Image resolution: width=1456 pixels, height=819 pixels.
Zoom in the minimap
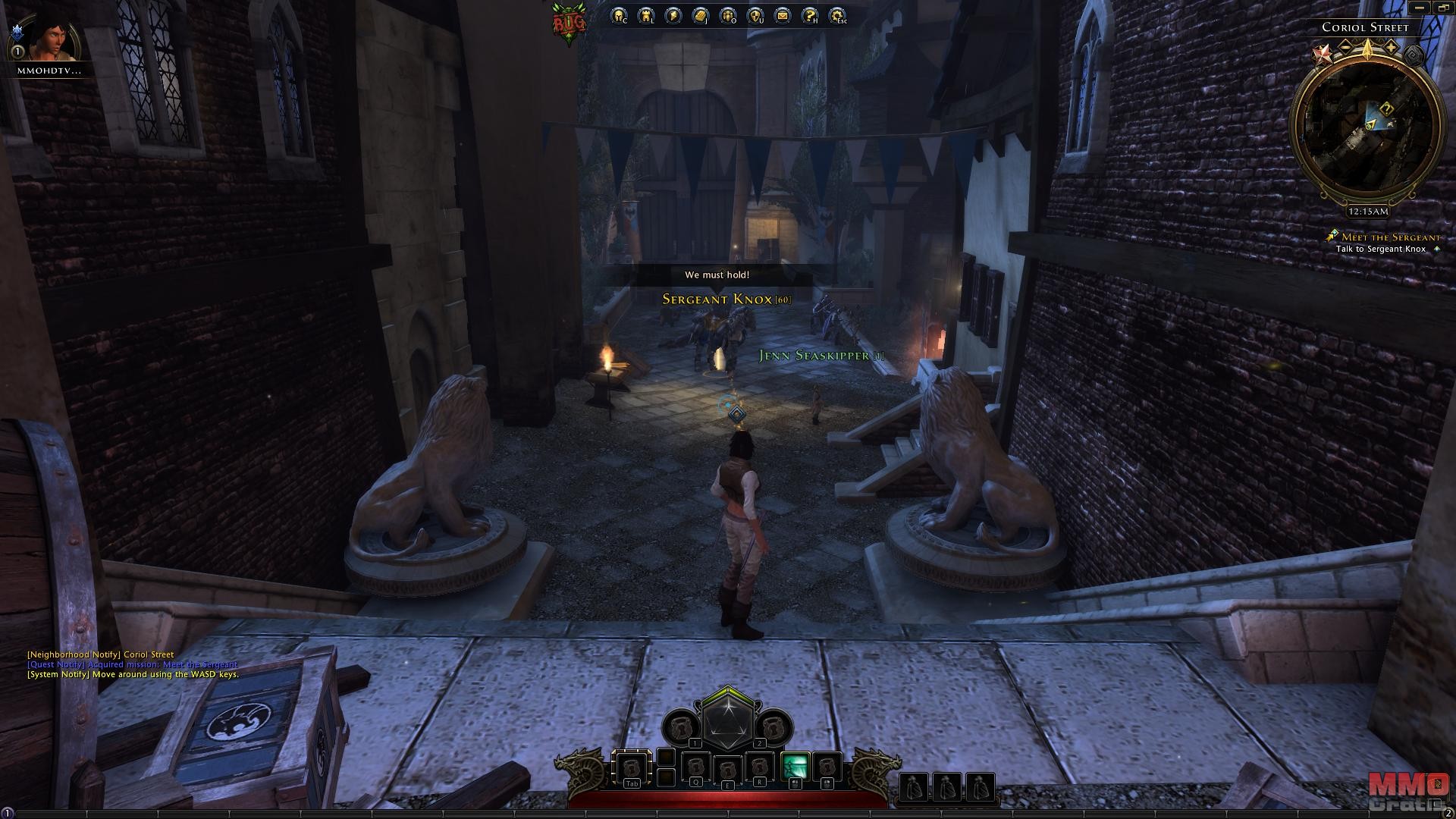(x=1391, y=47)
